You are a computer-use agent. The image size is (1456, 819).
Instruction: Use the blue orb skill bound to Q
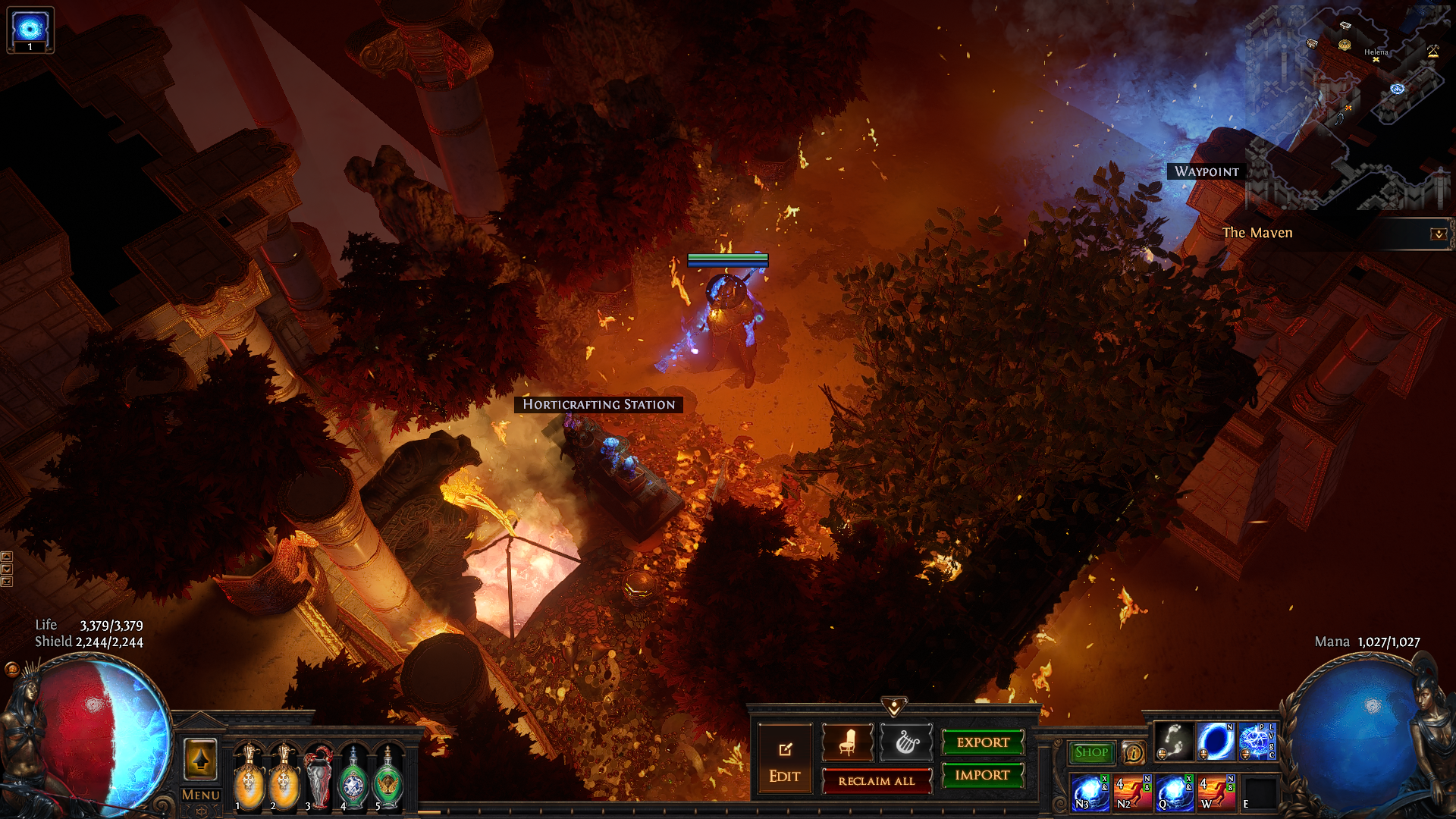(1173, 792)
